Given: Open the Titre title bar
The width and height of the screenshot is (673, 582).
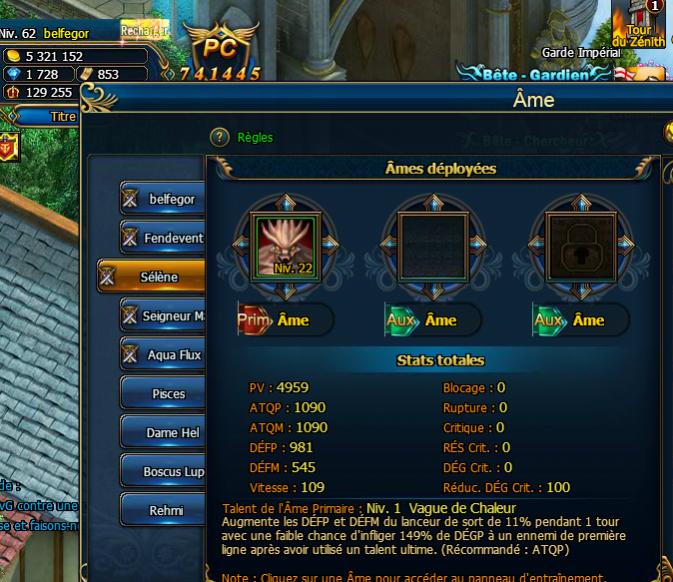Looking at the screenshot, I should (x=62, y=116).
